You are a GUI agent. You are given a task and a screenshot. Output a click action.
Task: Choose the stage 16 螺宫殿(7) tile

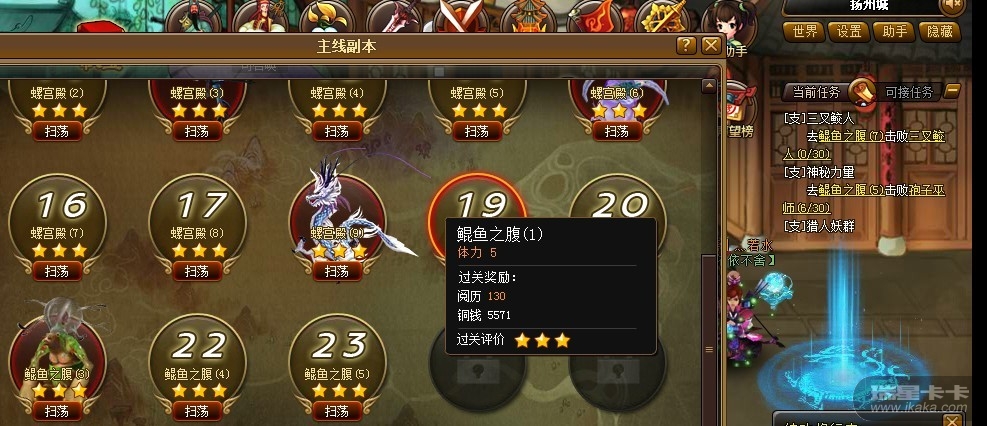pyautogui.click(x=57, y=215)
